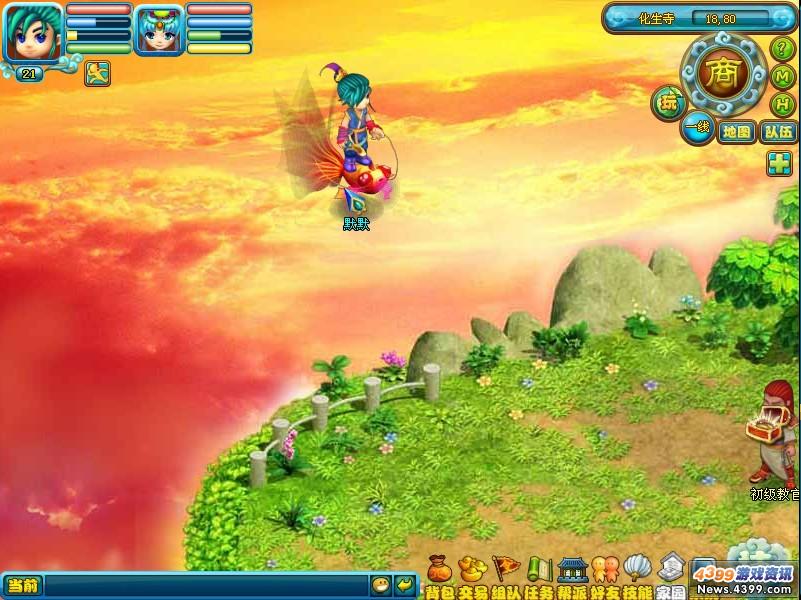This screenshot has width=801, height=600.
Task: Click the green 玩 round button
Action: coord(667,100)
